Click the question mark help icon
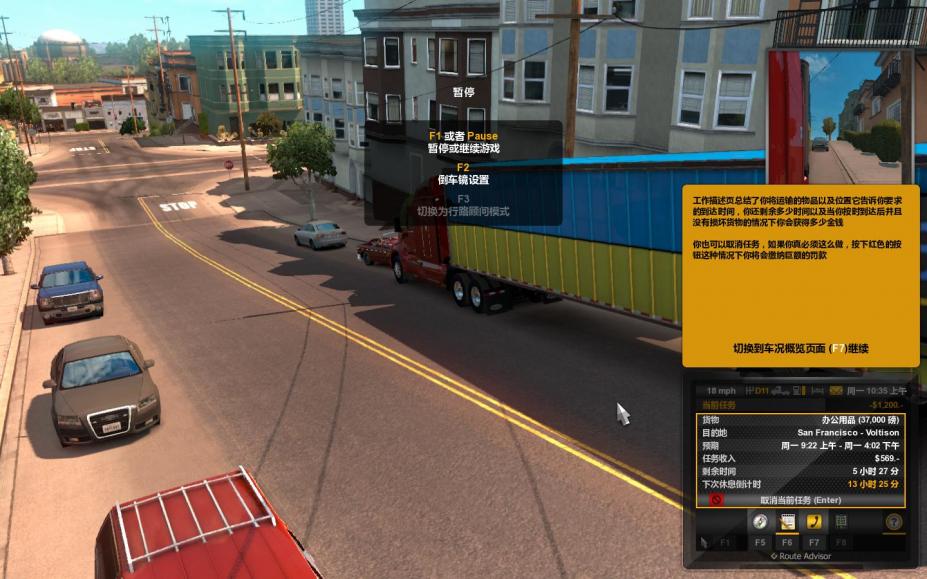This screenshot has width=927, height=579. (893, 522)
